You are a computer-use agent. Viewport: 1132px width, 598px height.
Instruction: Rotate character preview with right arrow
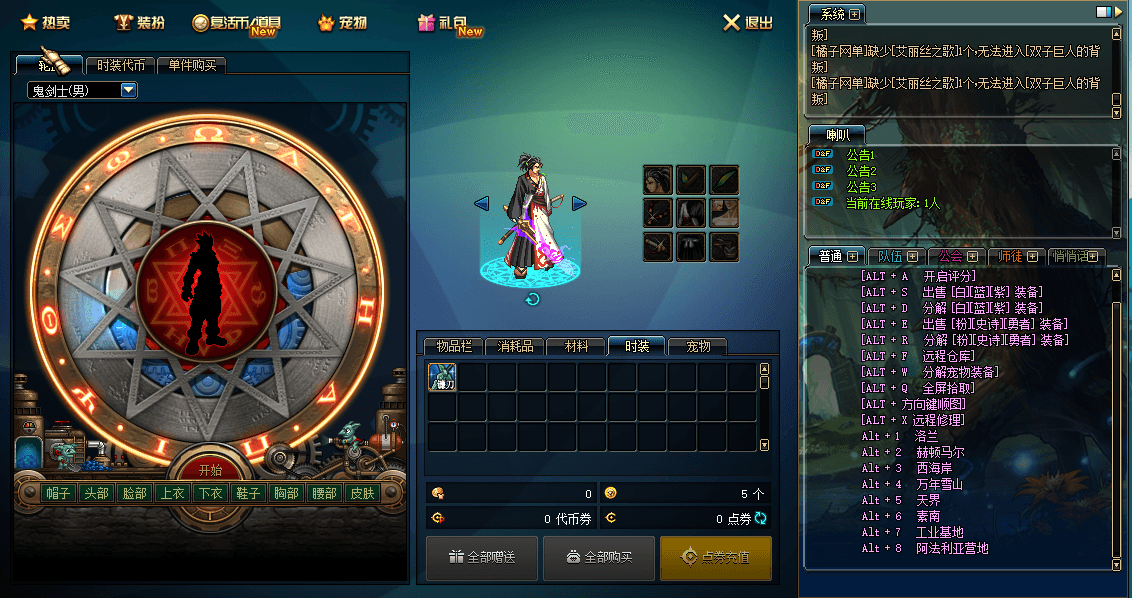pyautogui.click(x=579, y=203)
